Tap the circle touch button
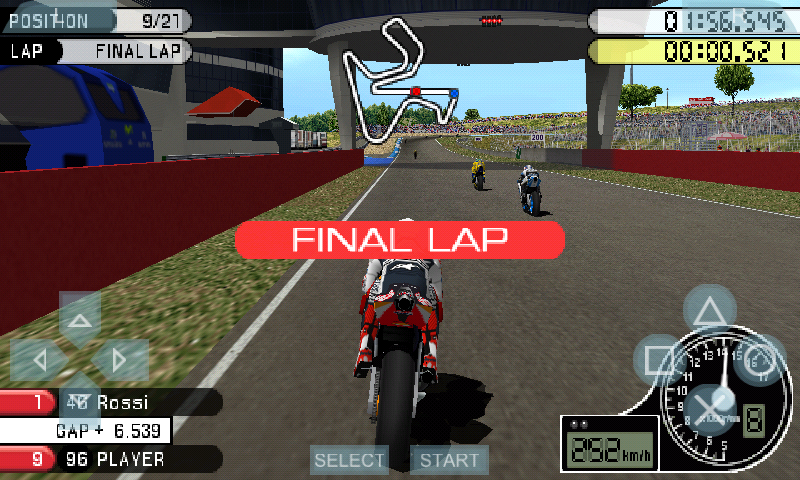Image resolution: width=800 pixels, height=480 pixels. pos(760,360)
